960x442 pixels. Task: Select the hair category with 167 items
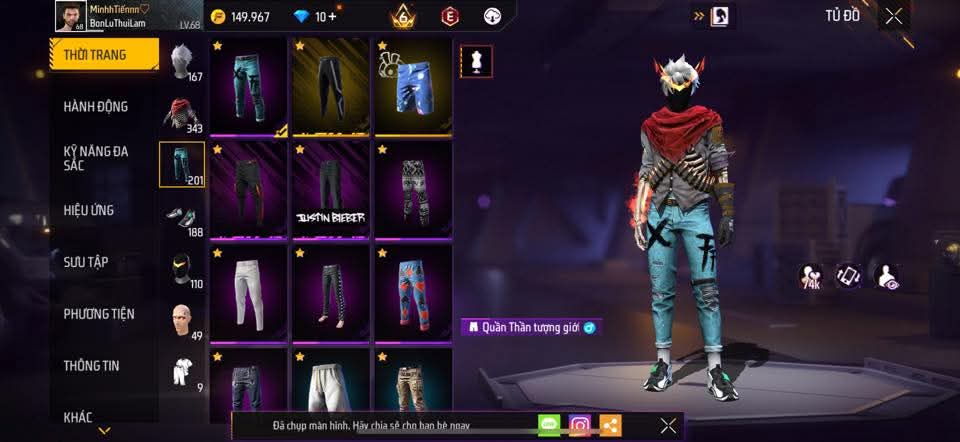coord(181,62)
